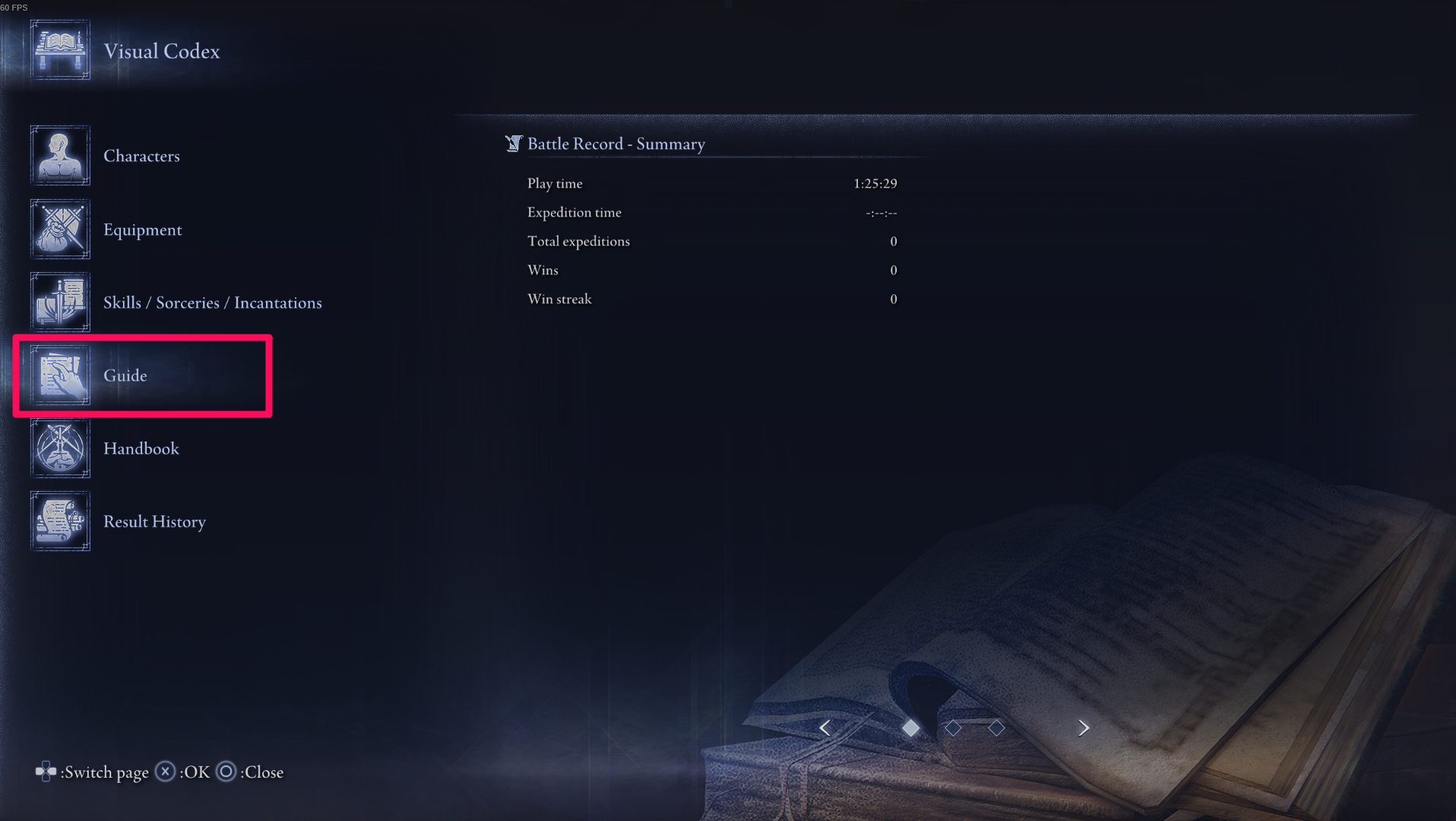Viewport: 1456px width, 821px height.
Task: Choose the Guide menu entry
Action: pos(125,376)
